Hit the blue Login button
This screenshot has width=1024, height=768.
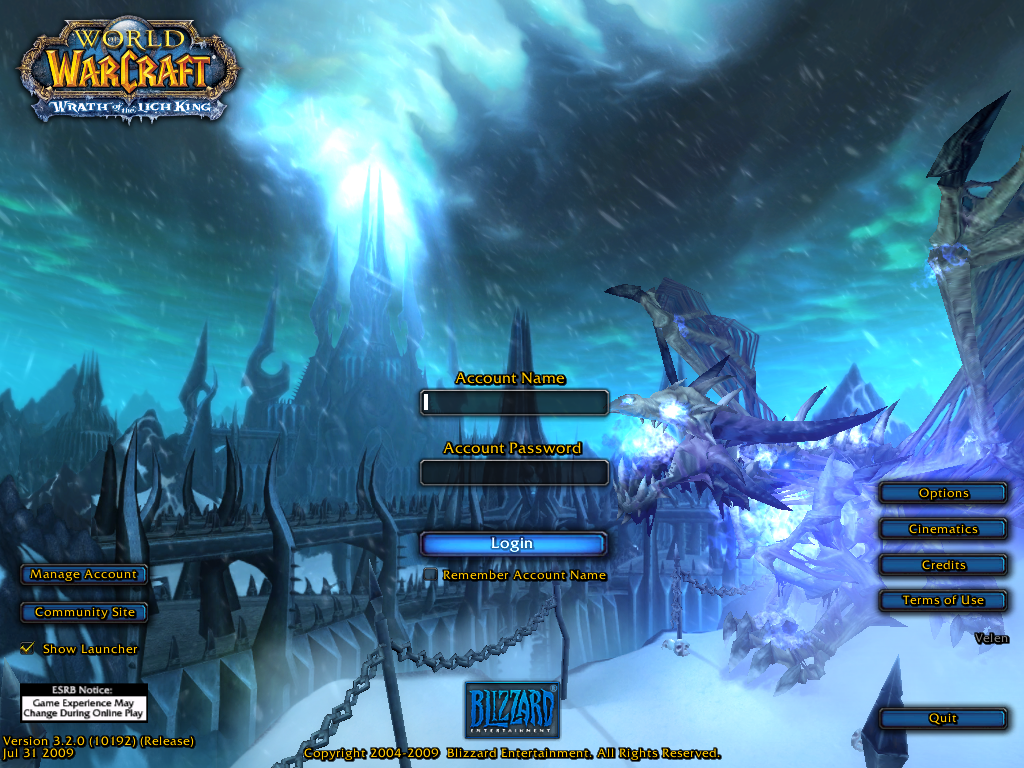pos(513,544)
